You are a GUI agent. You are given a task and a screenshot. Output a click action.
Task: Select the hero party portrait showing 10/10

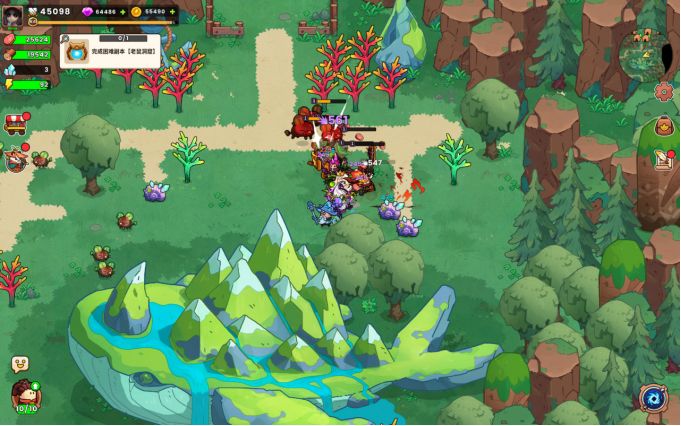coord(24,396)
